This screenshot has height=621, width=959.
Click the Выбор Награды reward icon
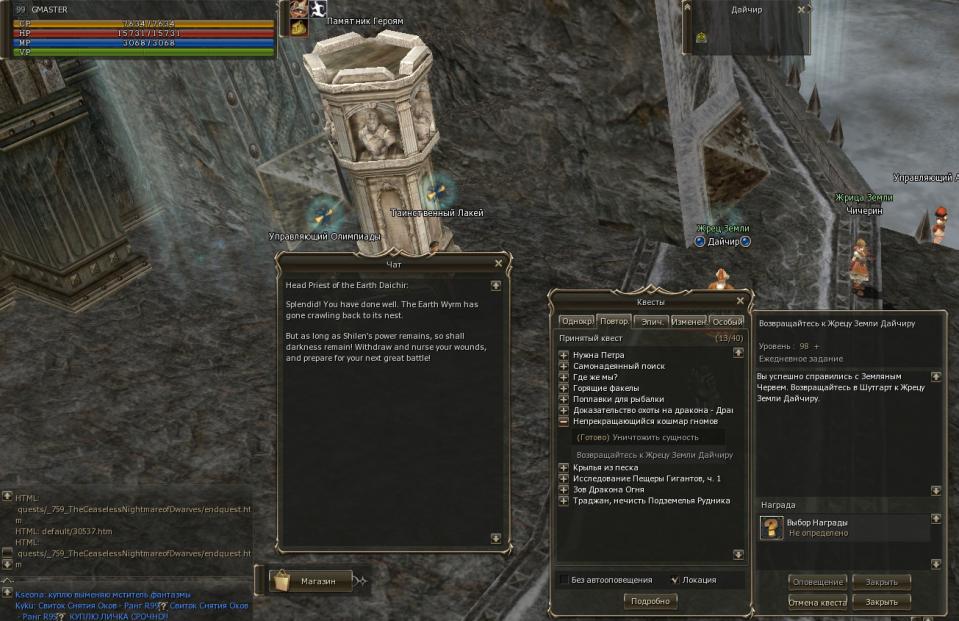pyautogui.click(x=772, y=528)
